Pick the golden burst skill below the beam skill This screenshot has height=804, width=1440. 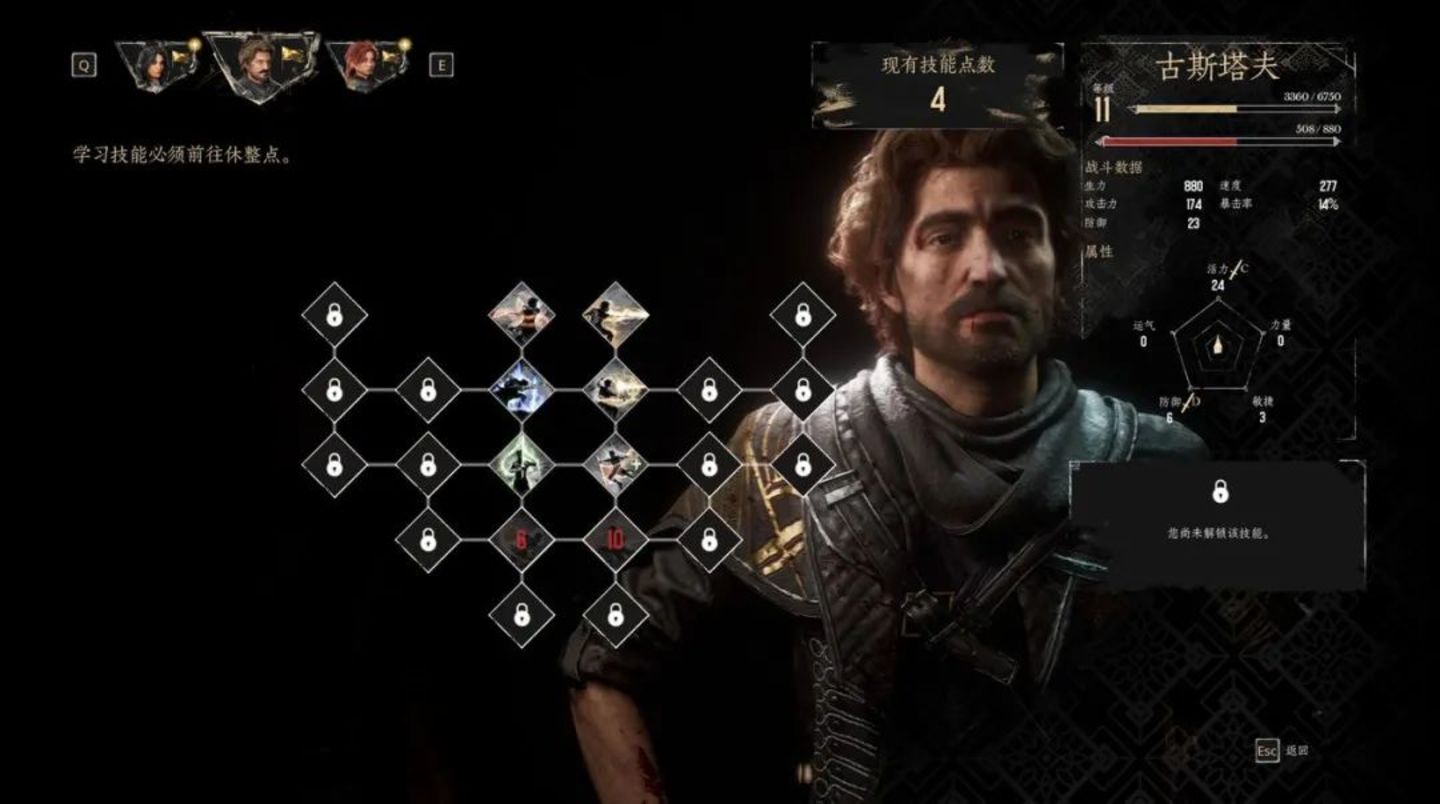(615, 389)
